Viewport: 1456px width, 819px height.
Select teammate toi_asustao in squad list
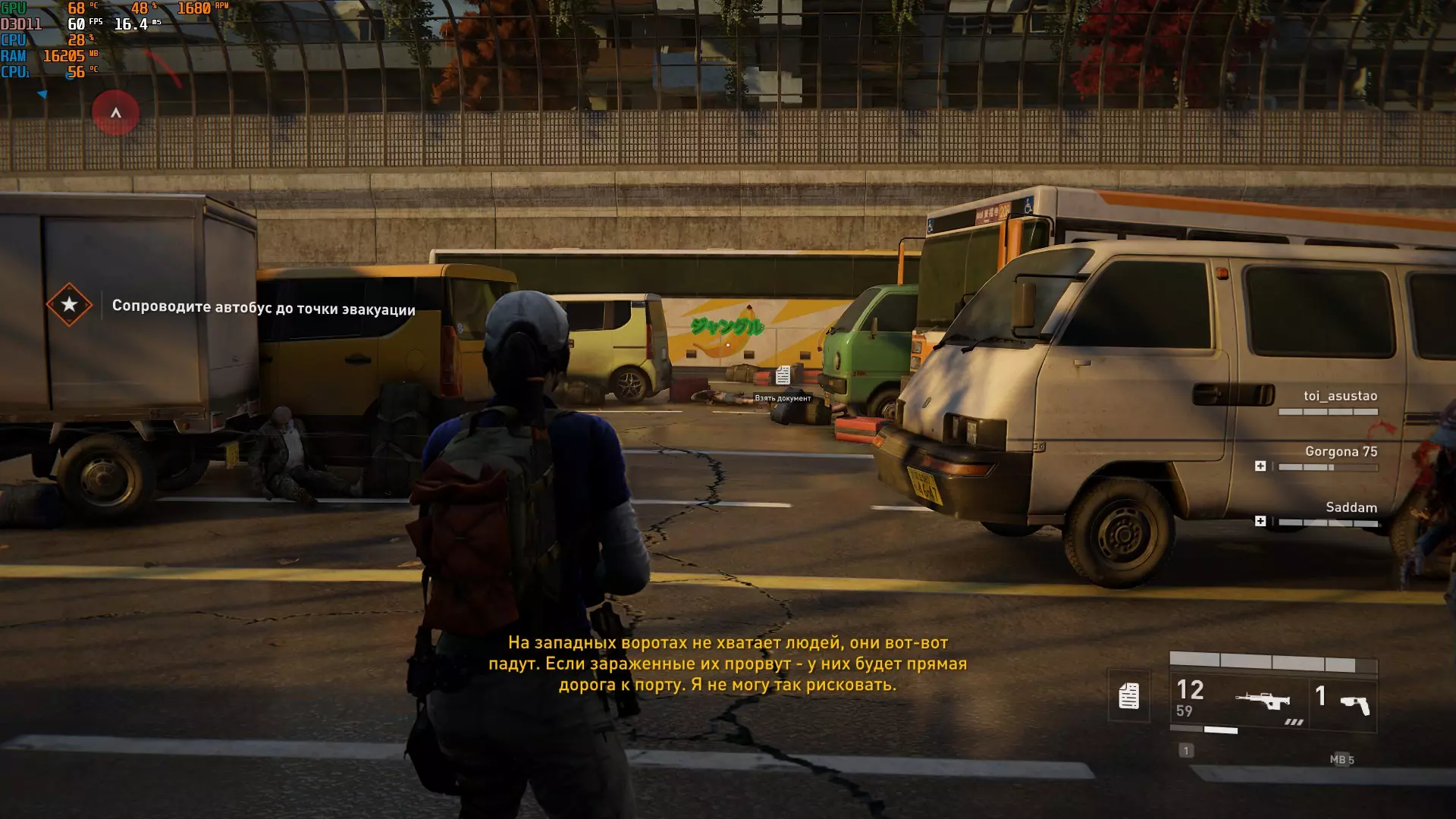pyautogui.click(x=1340, y=396)
